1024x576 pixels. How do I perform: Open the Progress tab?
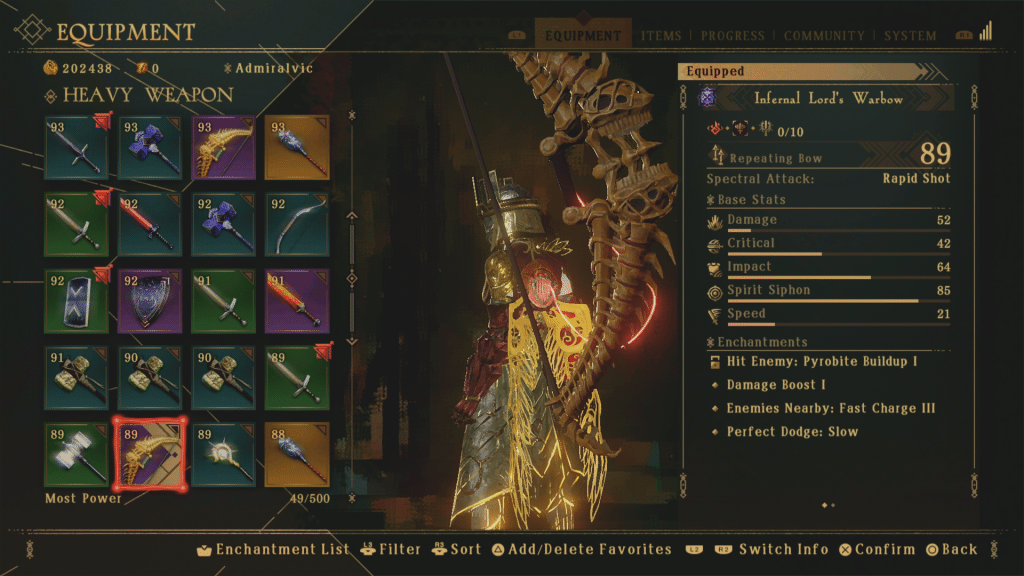click(x=733, y=36)
